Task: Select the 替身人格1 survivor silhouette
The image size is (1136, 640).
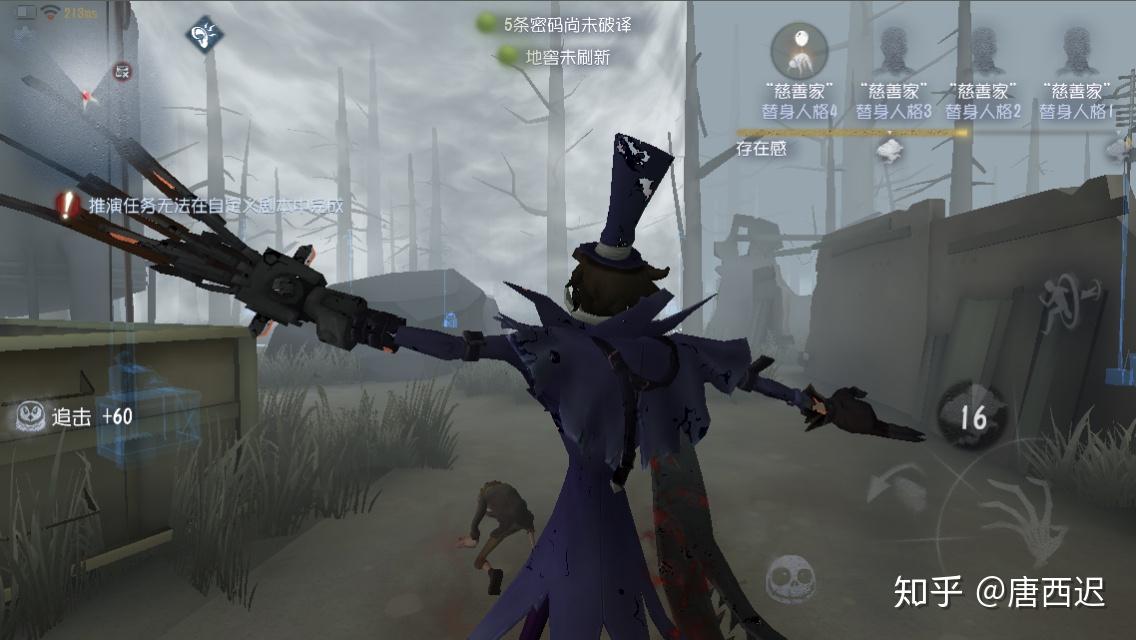Action: (x=1076, y=50)
